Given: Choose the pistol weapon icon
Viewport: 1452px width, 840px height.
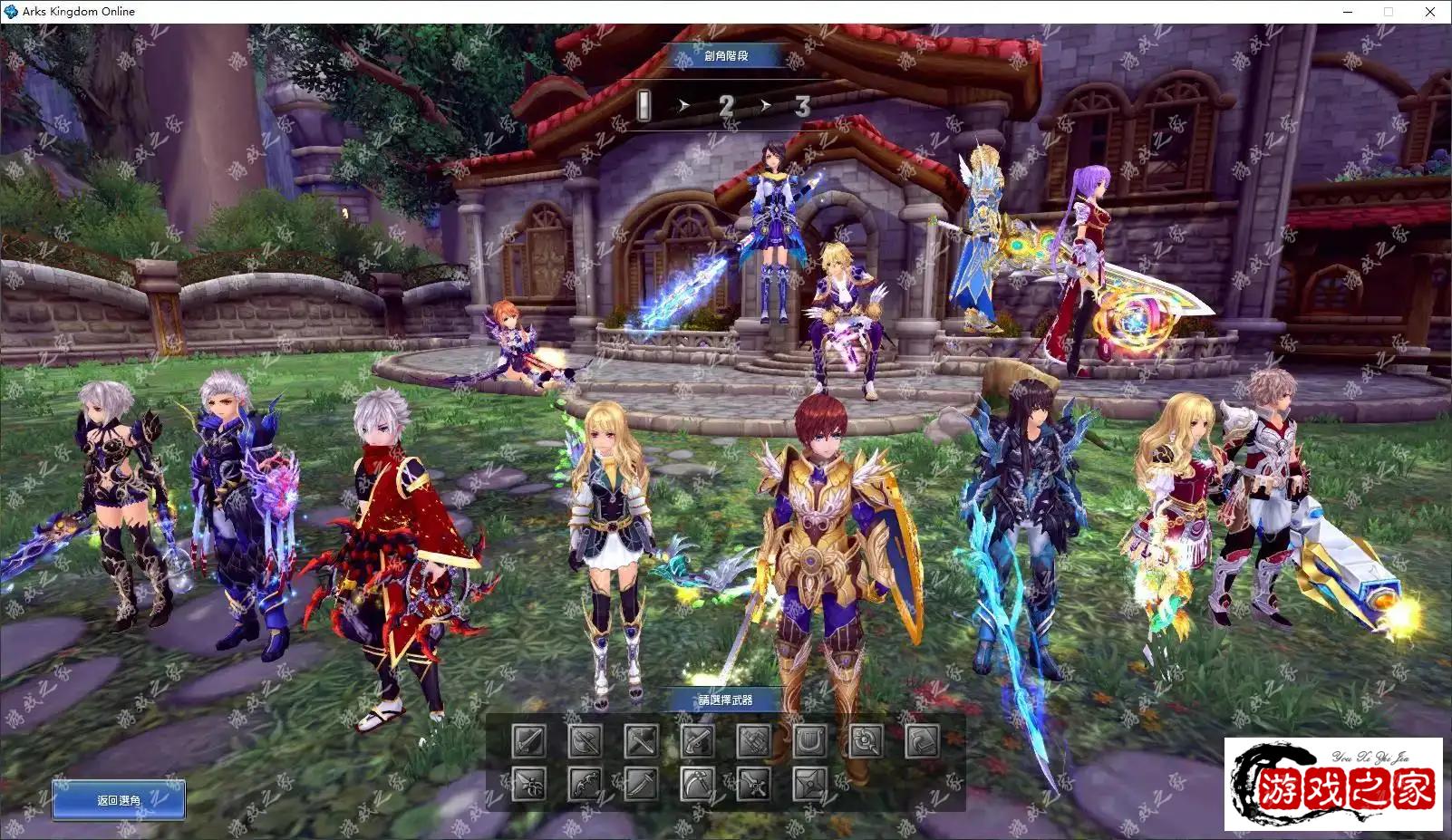Looking at the screenshot, I should [697, 741].
